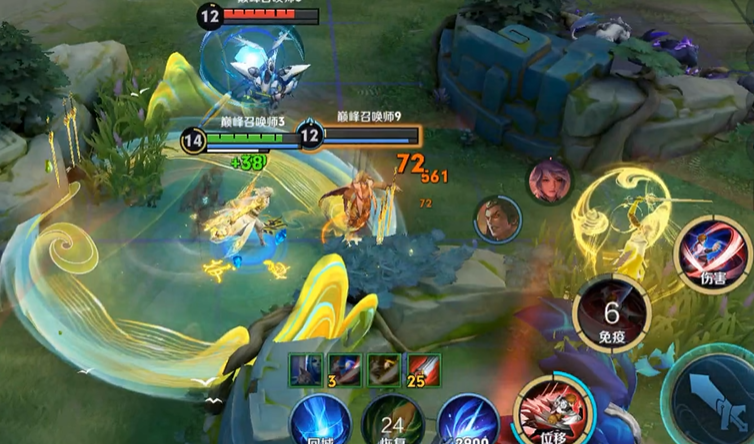
Task: Select the item slot showing number 3
Action: pos(344,368)
